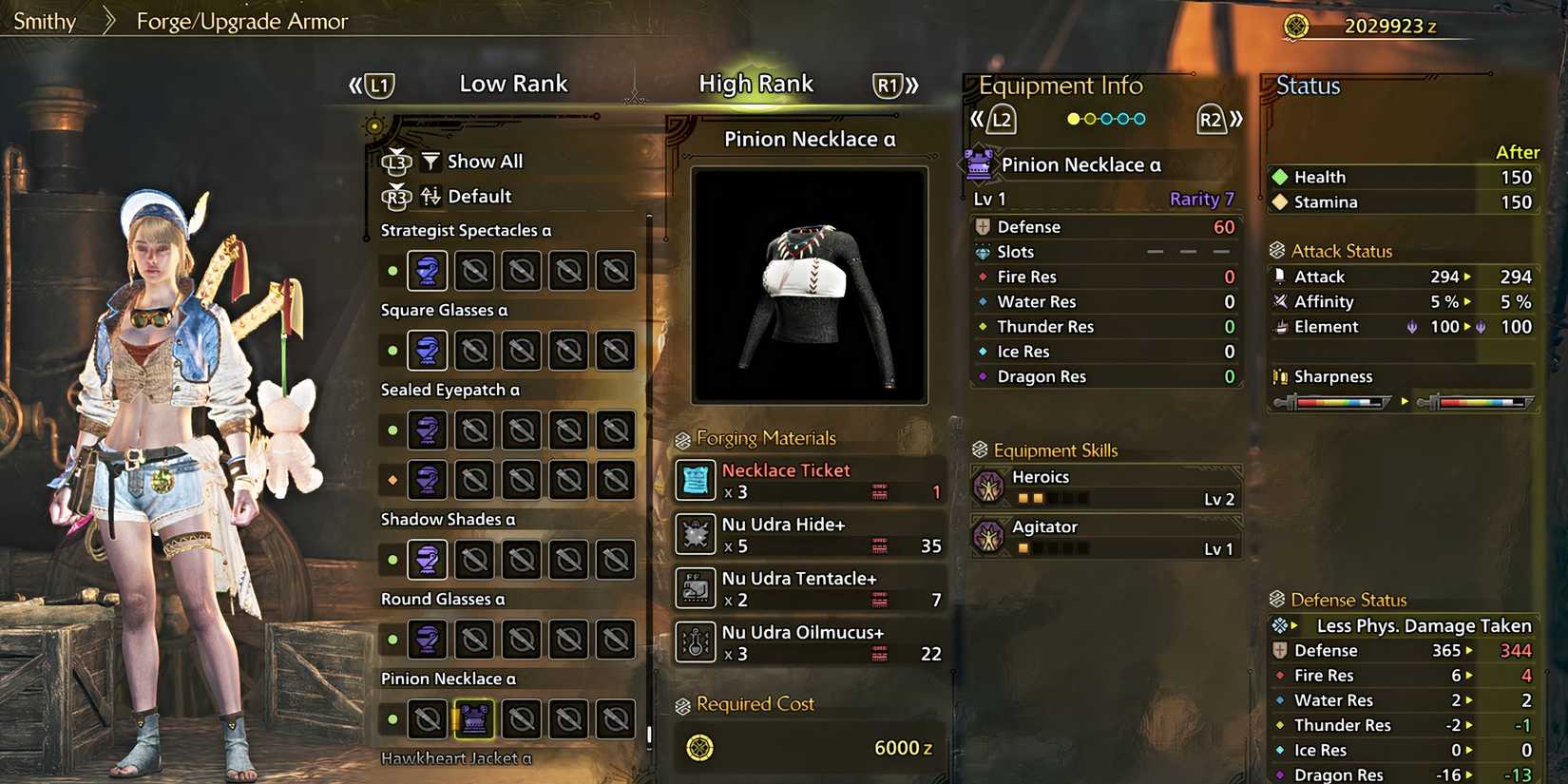Click the Nu Udra Hide+ material icon

[x=697, y=535]
